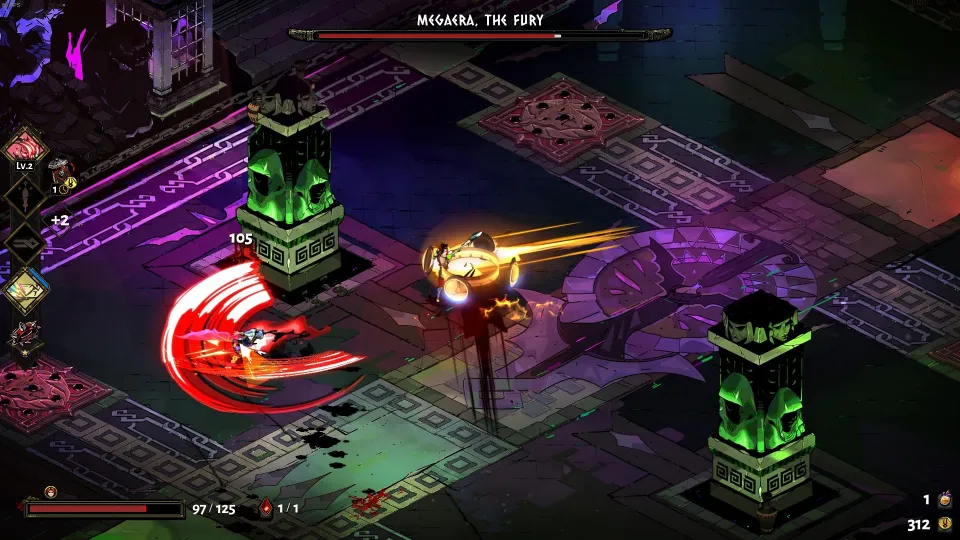Click the empty sword attack boon slot
Screen dimensions: 960x540
pyautogui.click(x=24, y=194)
